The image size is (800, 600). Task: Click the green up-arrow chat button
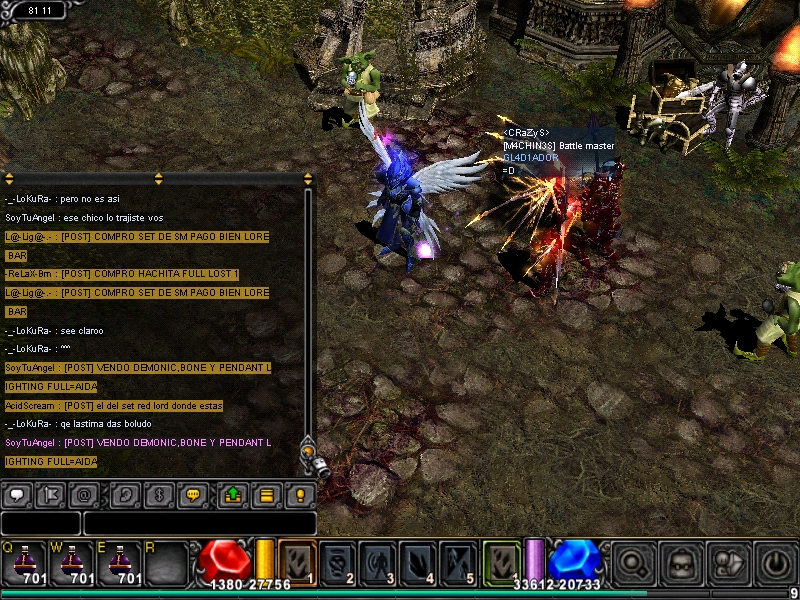pos(232,494)
